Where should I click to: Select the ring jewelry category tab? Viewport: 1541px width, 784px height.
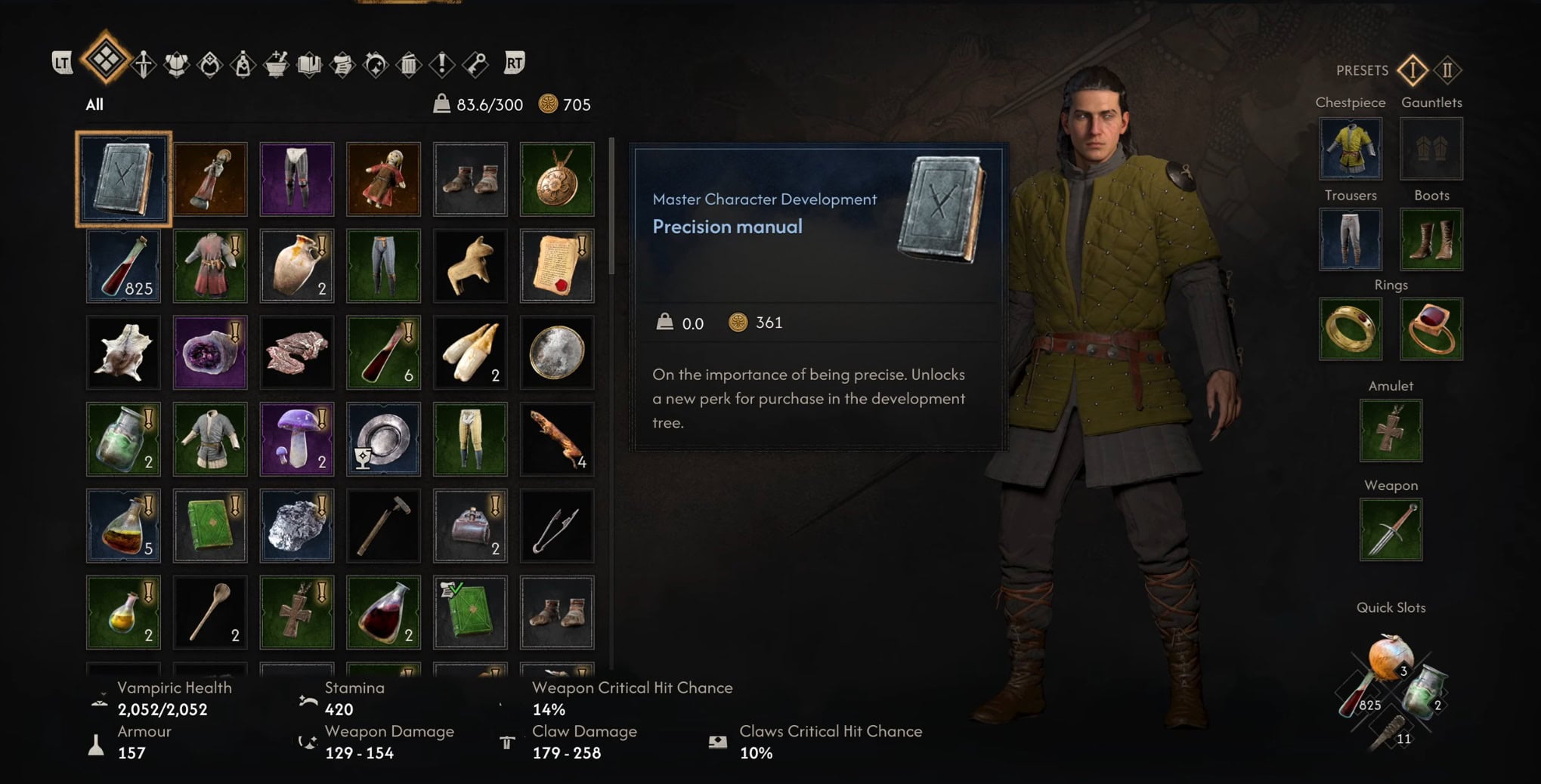pyautogui.click(x=209, y=63)
